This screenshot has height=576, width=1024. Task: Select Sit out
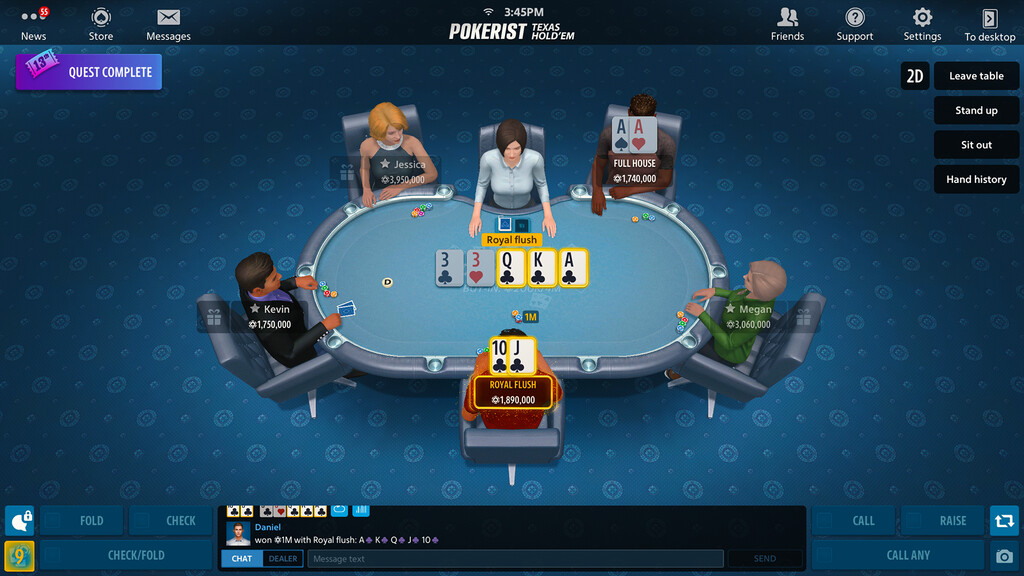pos(977,145)
